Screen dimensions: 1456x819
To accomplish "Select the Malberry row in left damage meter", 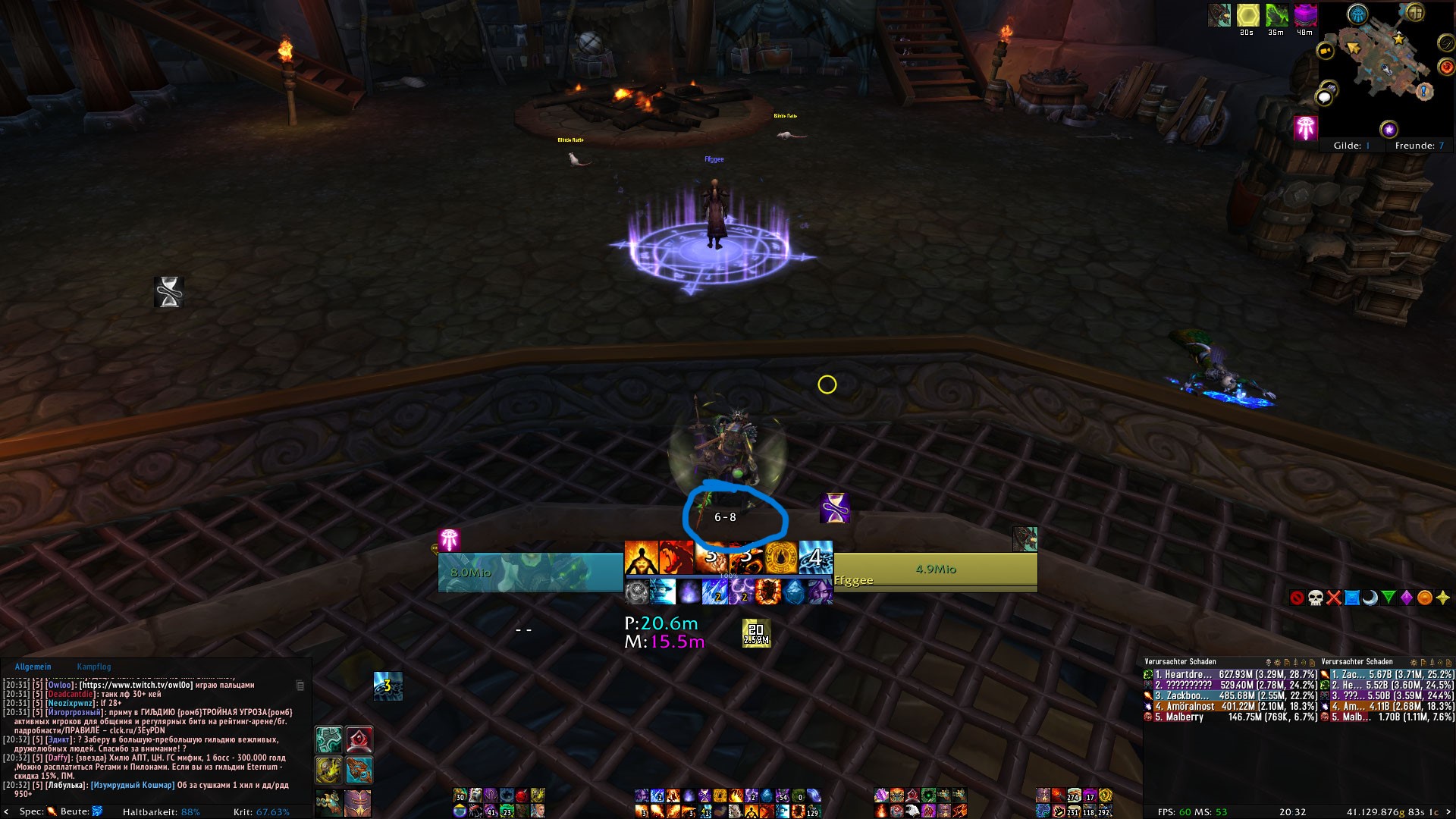I will (1230, 717).
